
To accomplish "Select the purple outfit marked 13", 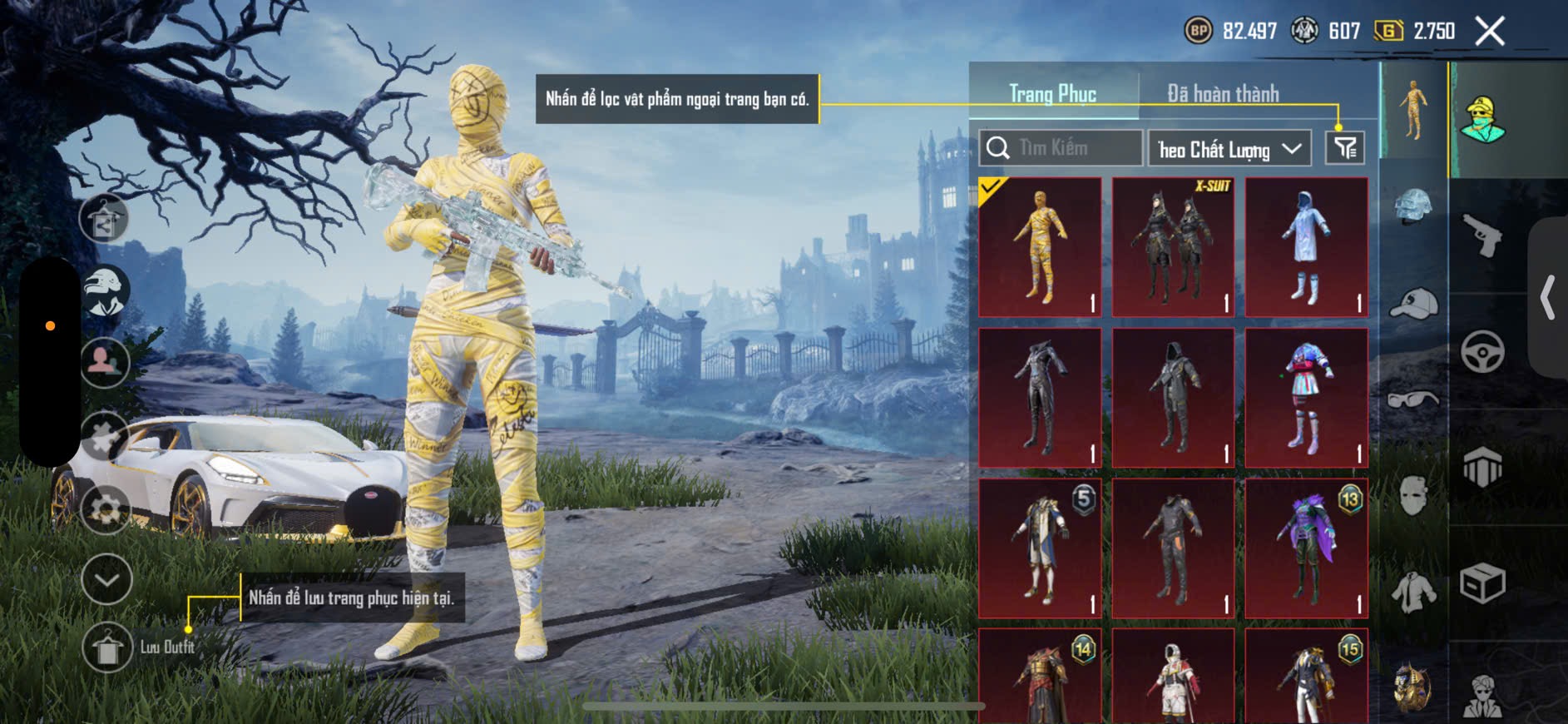I will (x=1306, y=548).
